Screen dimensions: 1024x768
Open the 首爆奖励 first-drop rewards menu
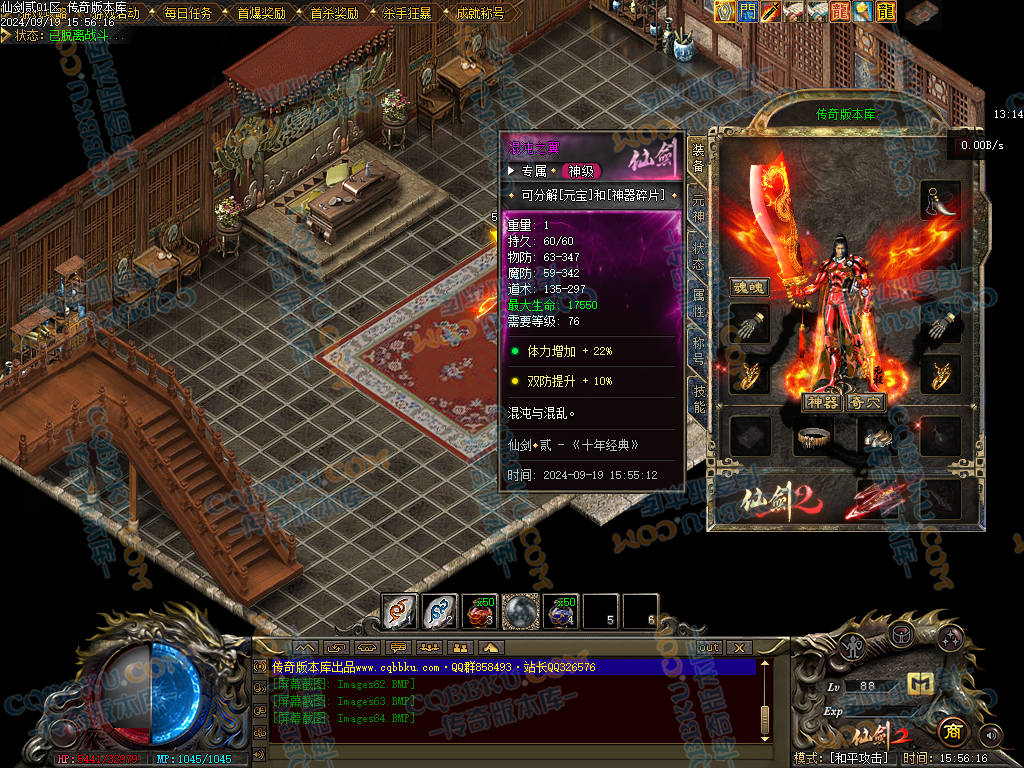tap(261, 14)
